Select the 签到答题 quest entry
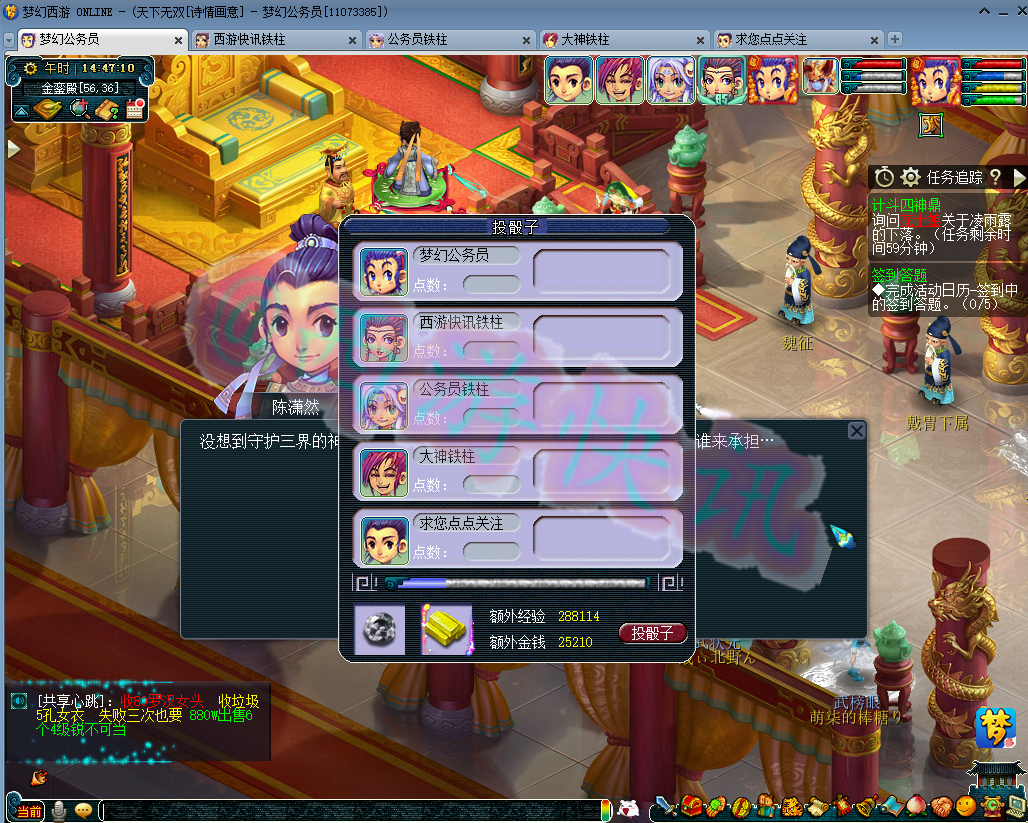Viewport: 1028px width, 823px height. click(x=899, y=274)
